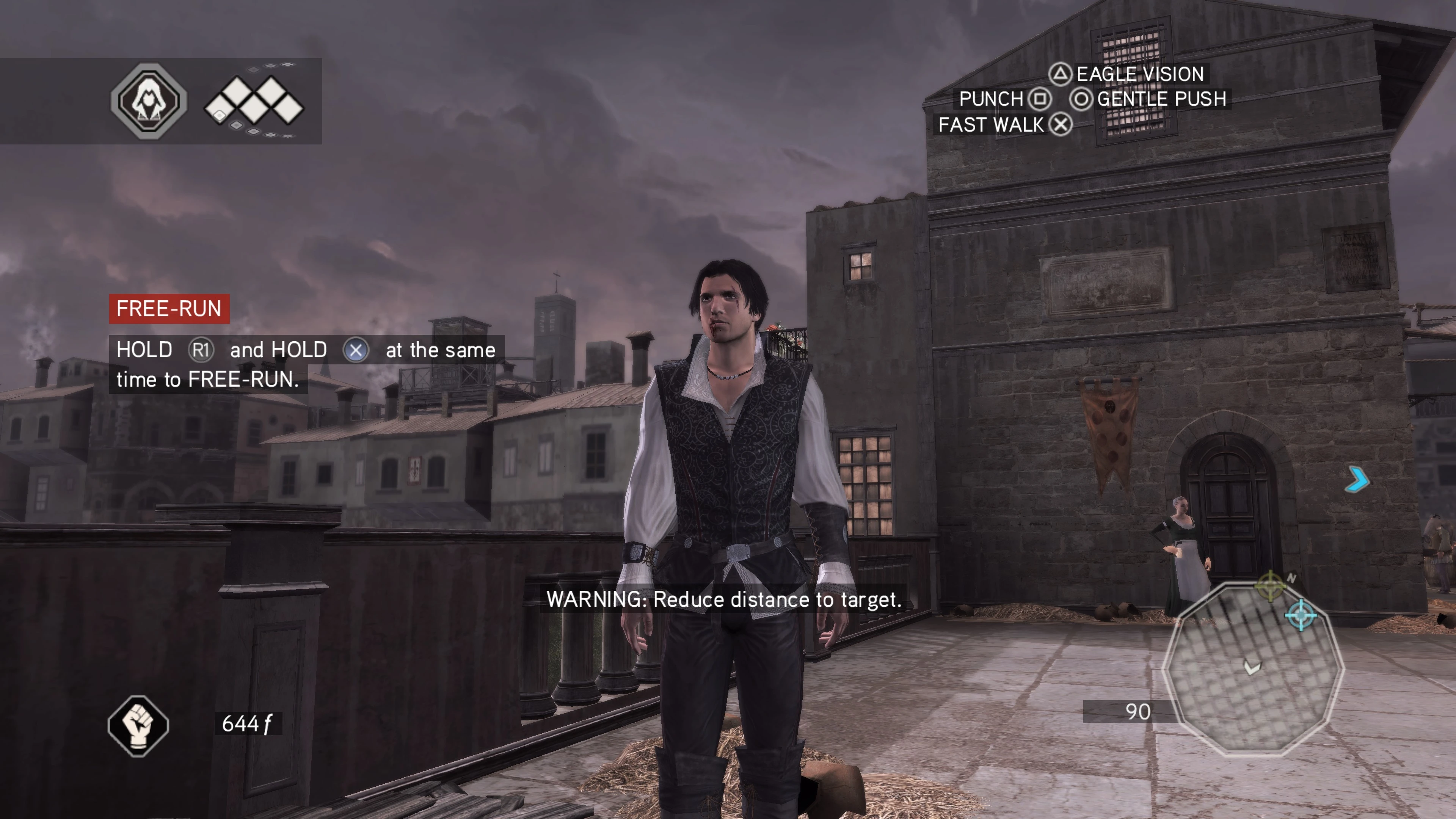Click the X button icon in the FREE-RUN tip
The height and width of the screenshot is (819, 1456).
[356, 350]
